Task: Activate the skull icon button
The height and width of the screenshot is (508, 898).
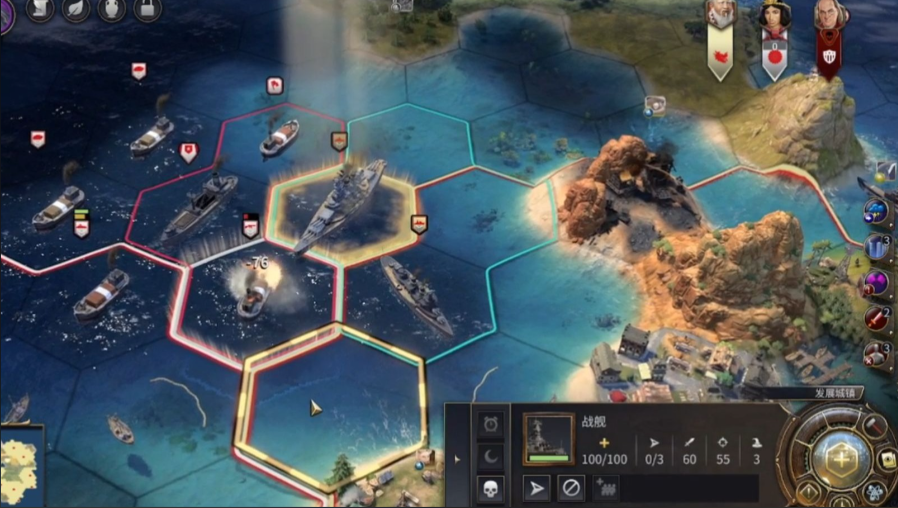Action: [x=490, y=488]
